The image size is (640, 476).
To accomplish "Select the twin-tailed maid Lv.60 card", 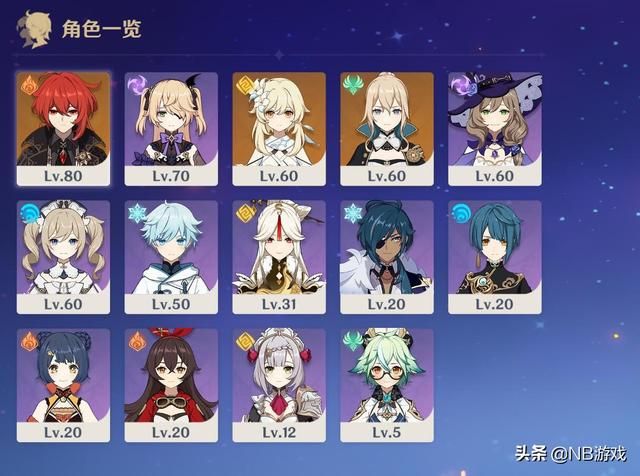I will click(x=63, y=256).
